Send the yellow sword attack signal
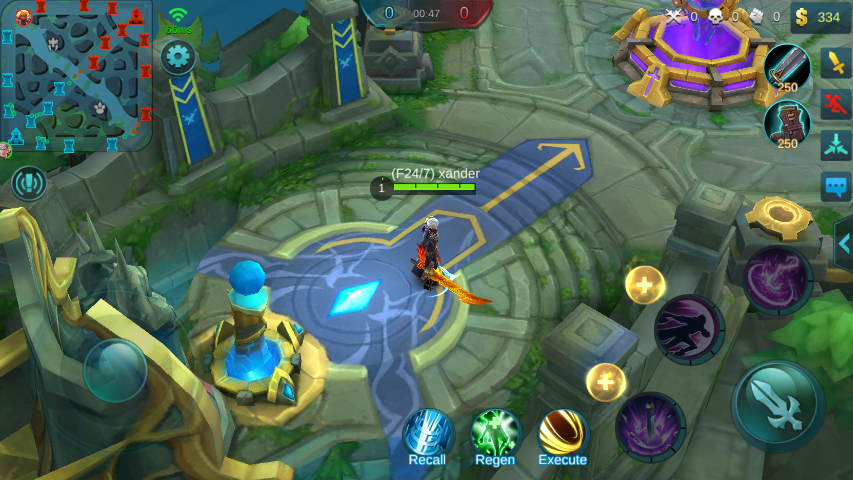This screenshot has width=853, height=480. tap(836, 62)
